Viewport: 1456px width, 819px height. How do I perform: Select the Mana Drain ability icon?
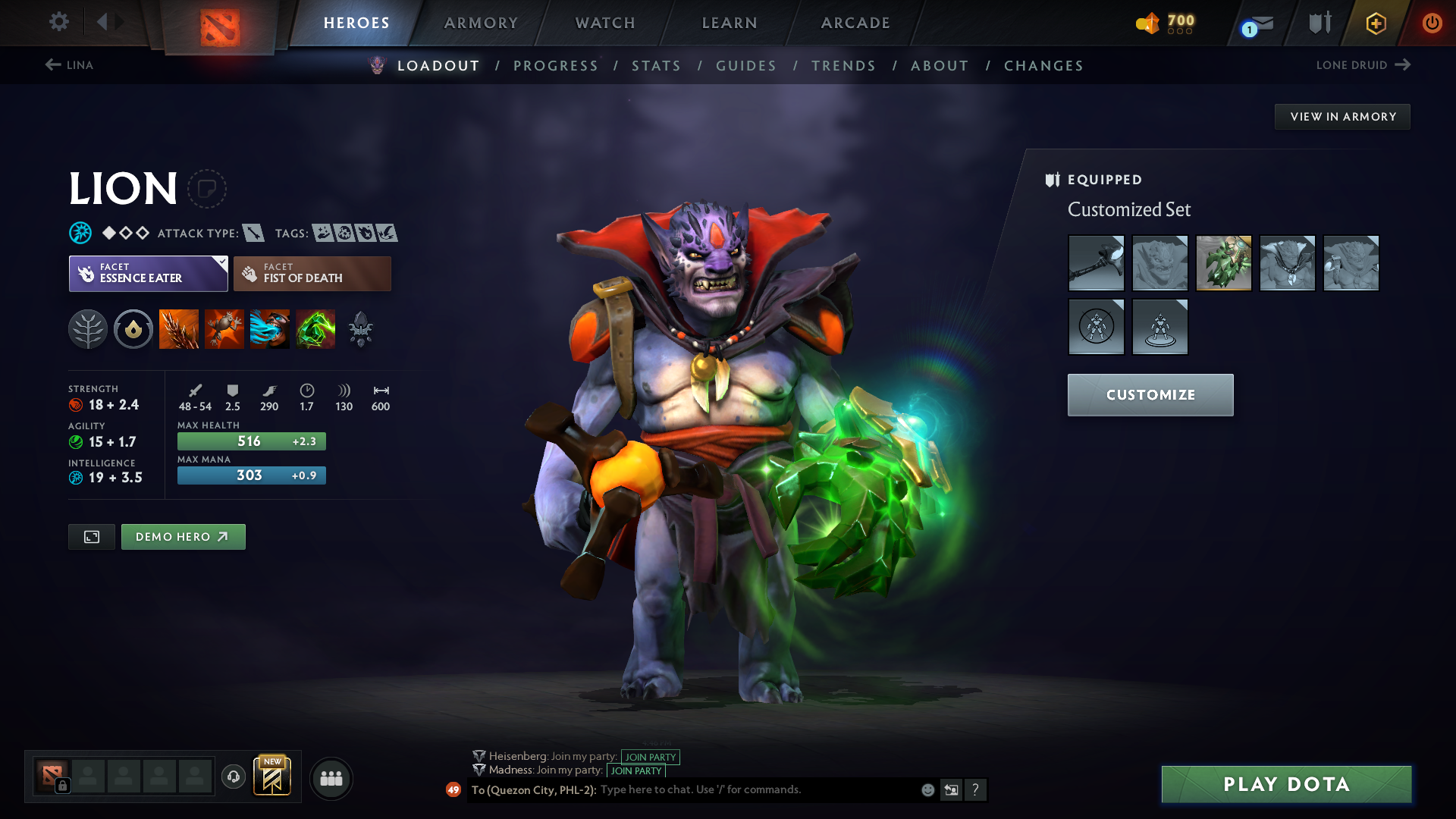270,329
